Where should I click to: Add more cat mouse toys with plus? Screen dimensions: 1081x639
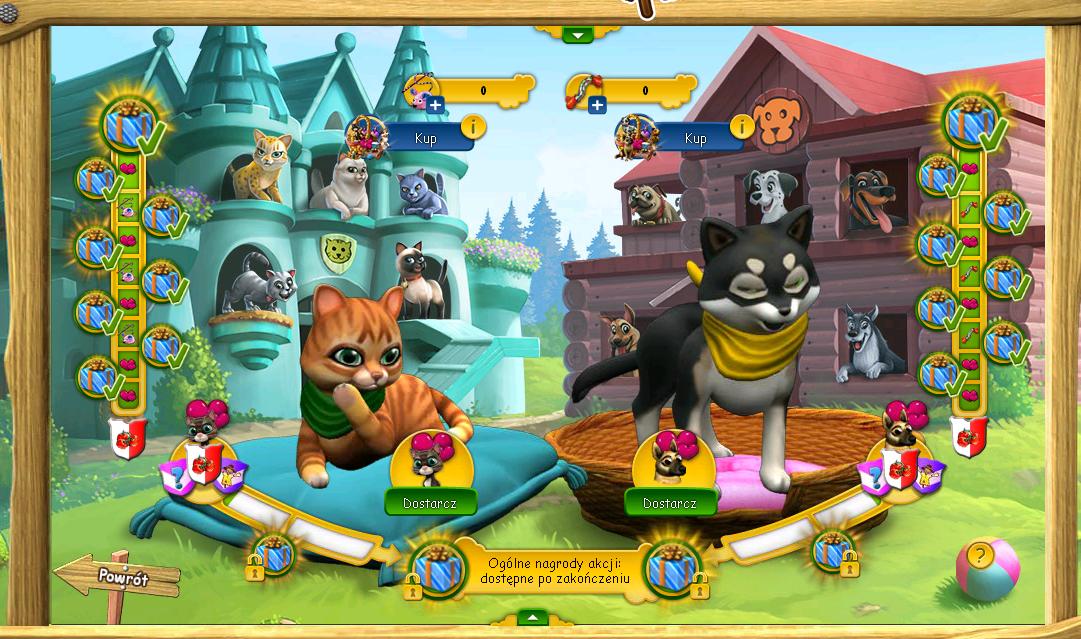[435, 104]
